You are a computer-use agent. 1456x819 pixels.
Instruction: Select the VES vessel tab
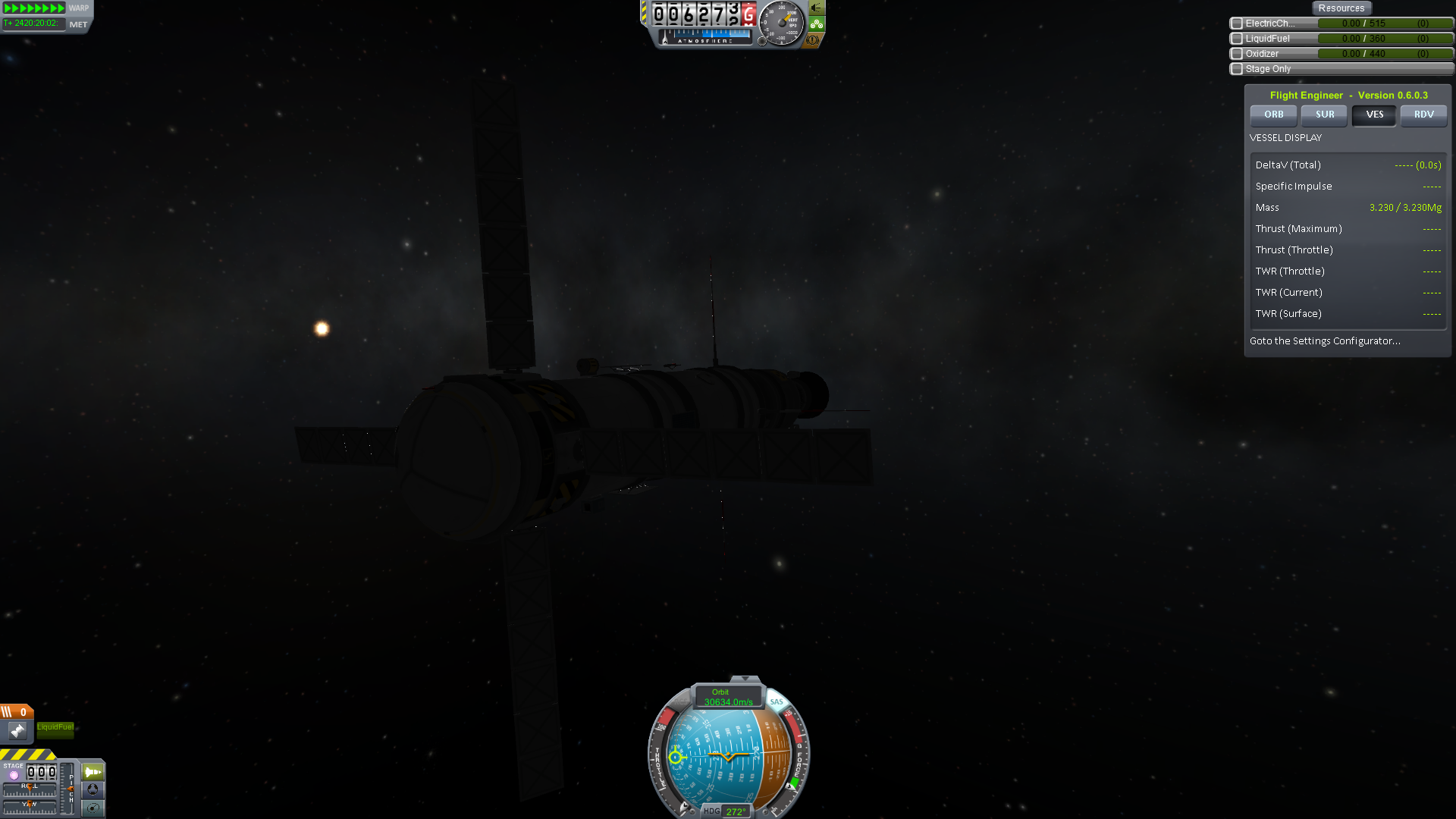1374,115
